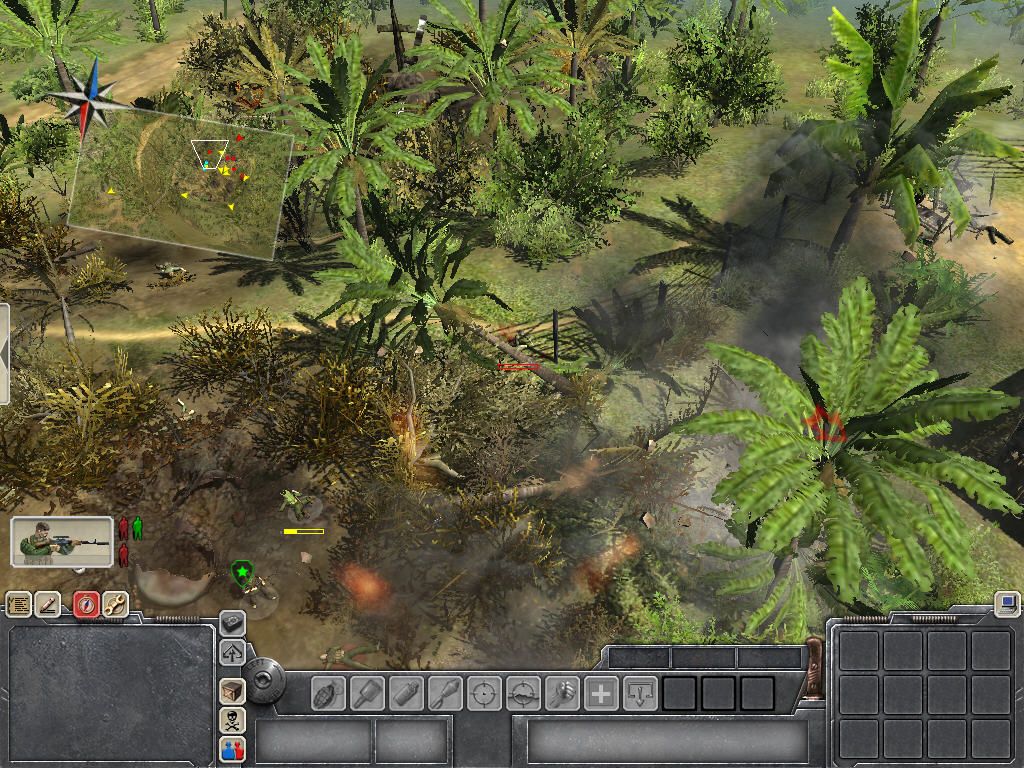Open the wrench settings icon
Image resolution: width=1024 pixels, height=768 pixels.
(x=116, y=604)
